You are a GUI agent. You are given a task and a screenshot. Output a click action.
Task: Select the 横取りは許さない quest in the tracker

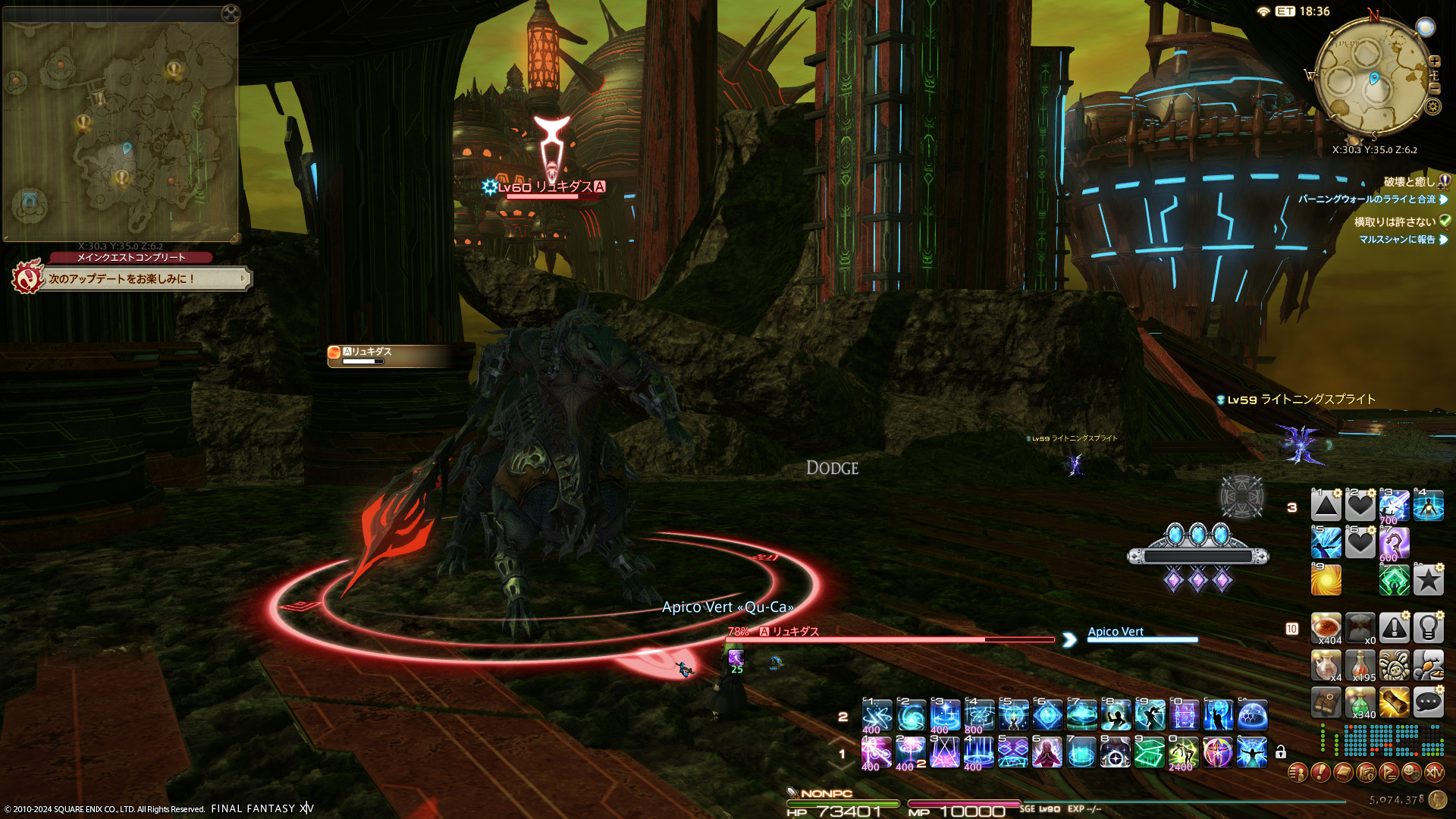[1395, 222]
